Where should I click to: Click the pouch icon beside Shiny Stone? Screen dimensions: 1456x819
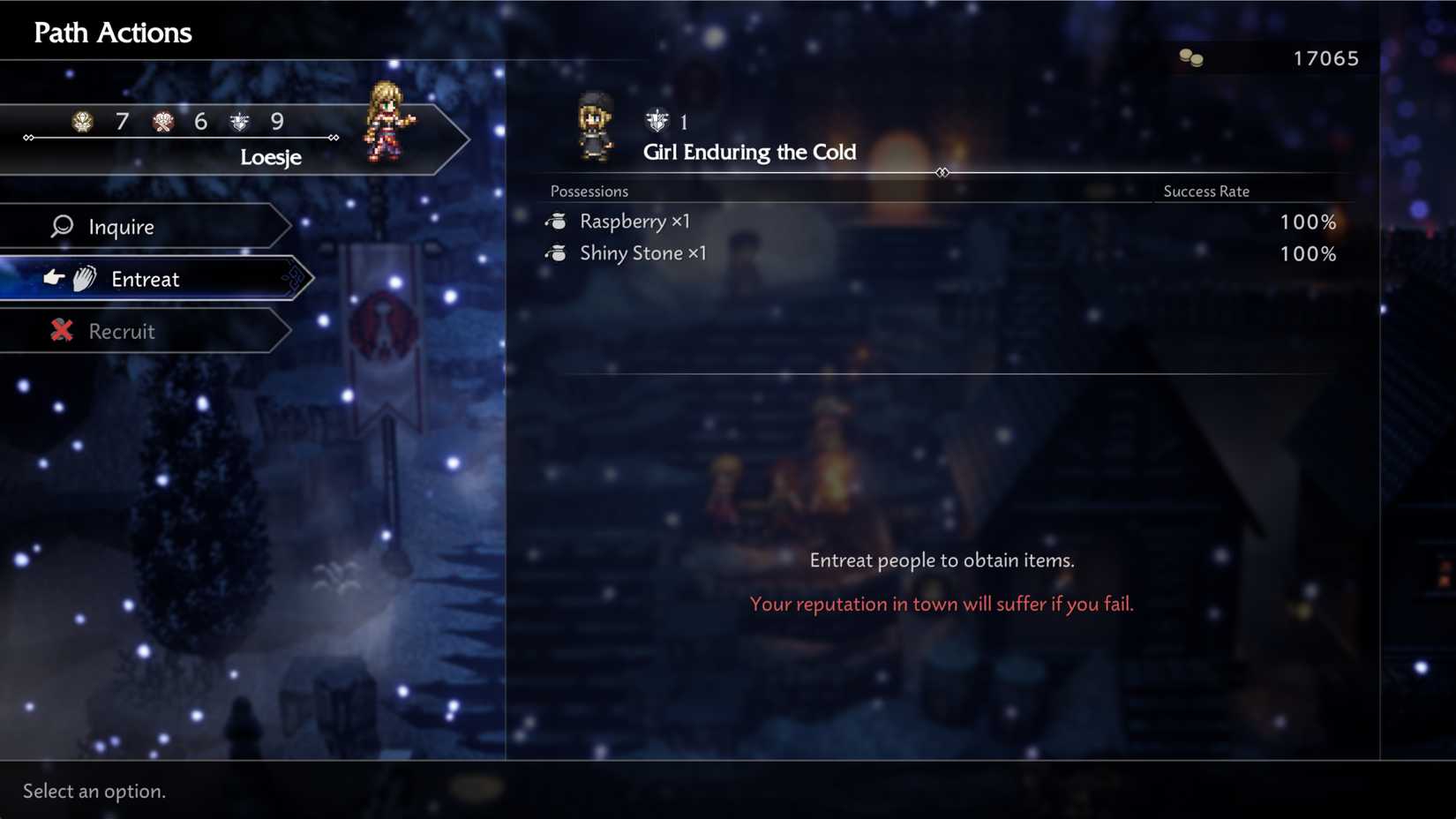(557, 253)
